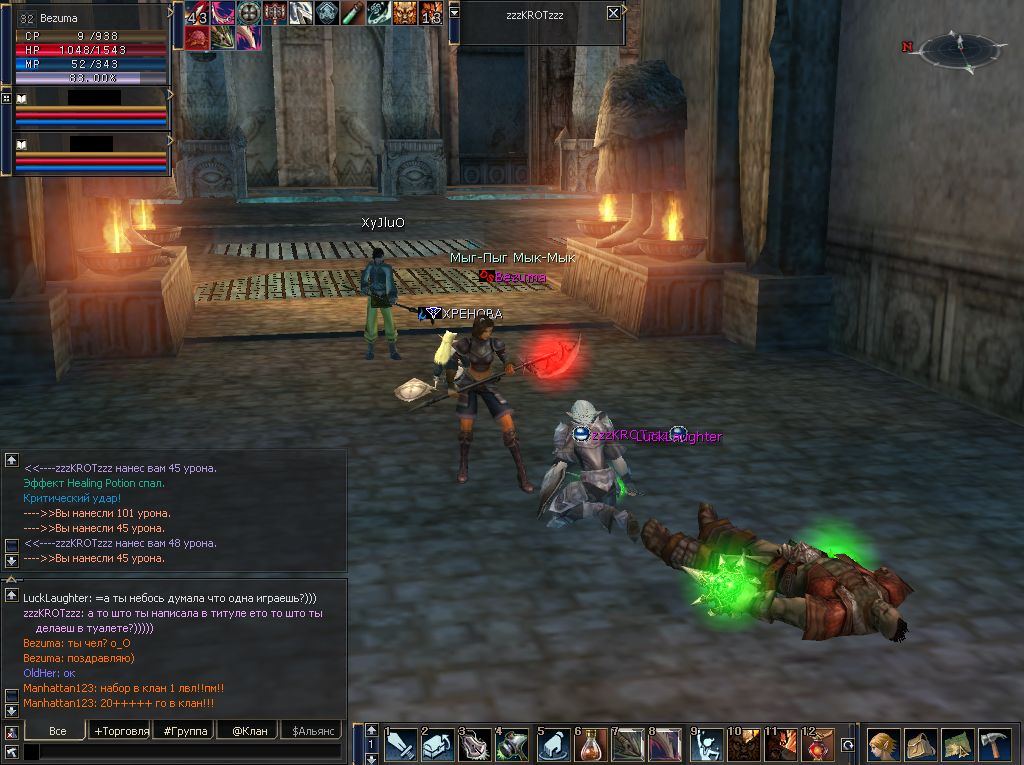This screenshot has width=1024, height=765.
Task: Switch to the @Клан chat tab
Action: tap(249, 731)
